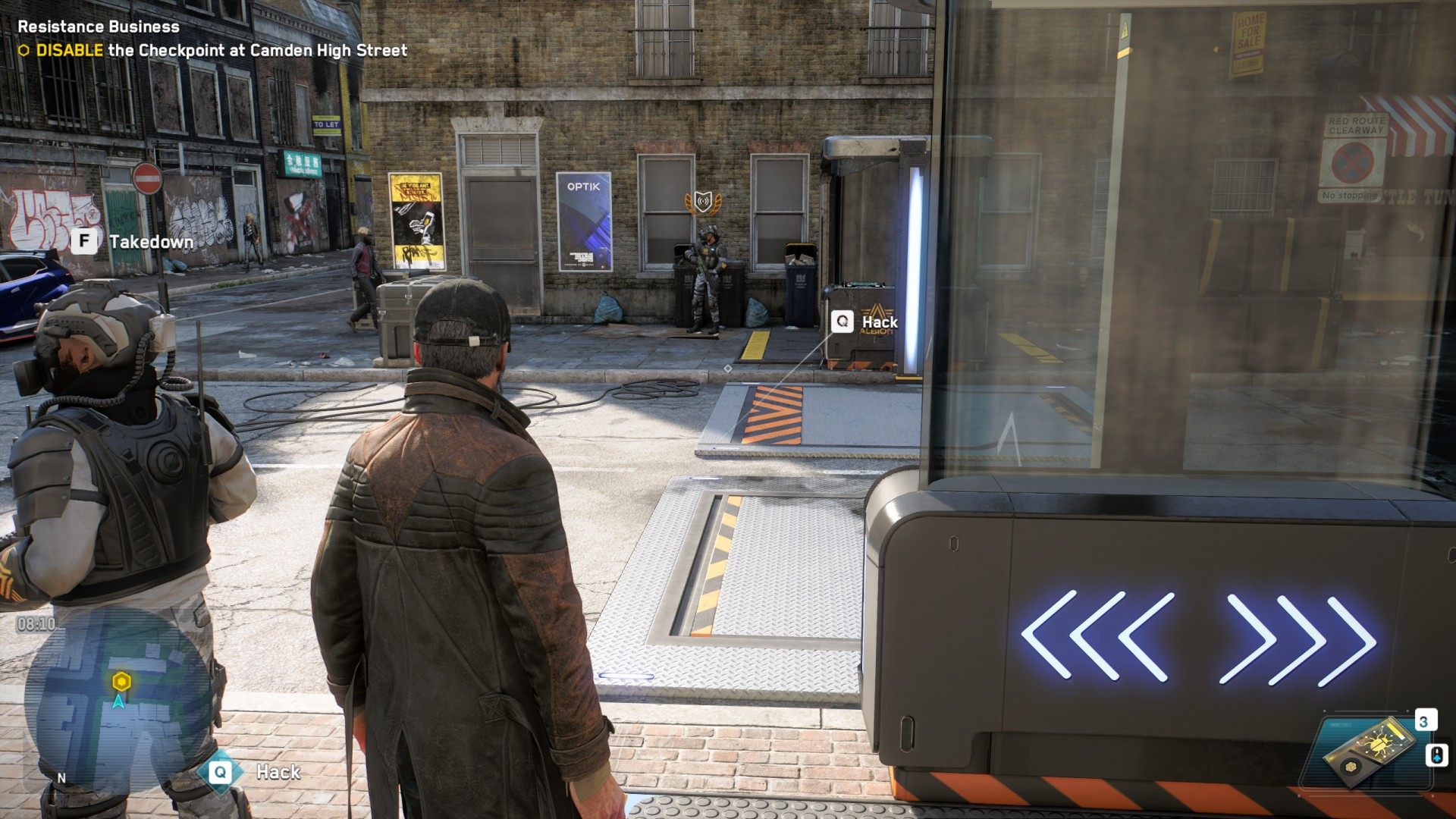Click the Disable the Checkpoint objective tracker
The height and width of the screenshot is (819, 1456).
coord(212,51)
